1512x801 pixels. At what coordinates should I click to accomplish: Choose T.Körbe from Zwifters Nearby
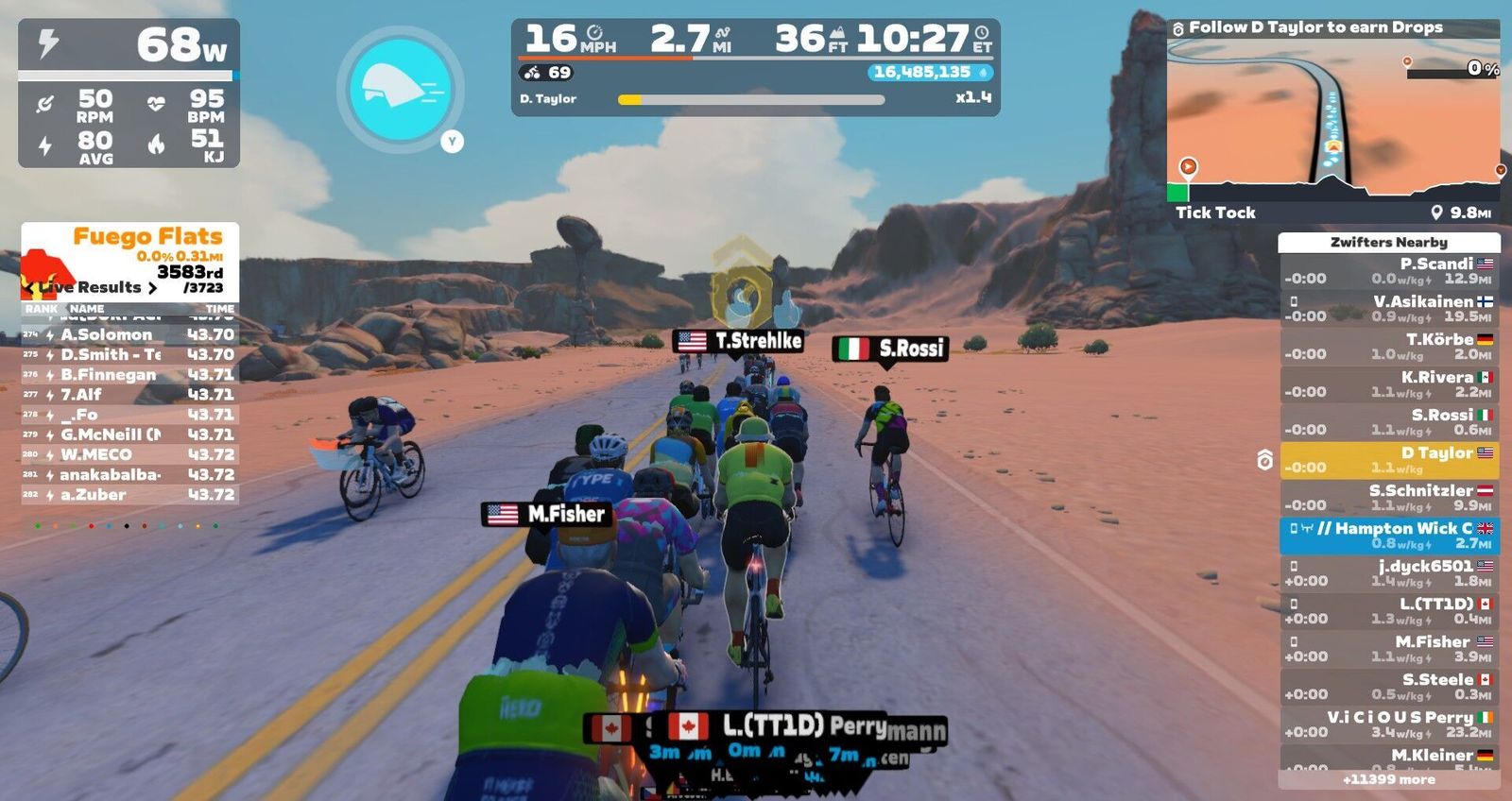coord(1388,347)
